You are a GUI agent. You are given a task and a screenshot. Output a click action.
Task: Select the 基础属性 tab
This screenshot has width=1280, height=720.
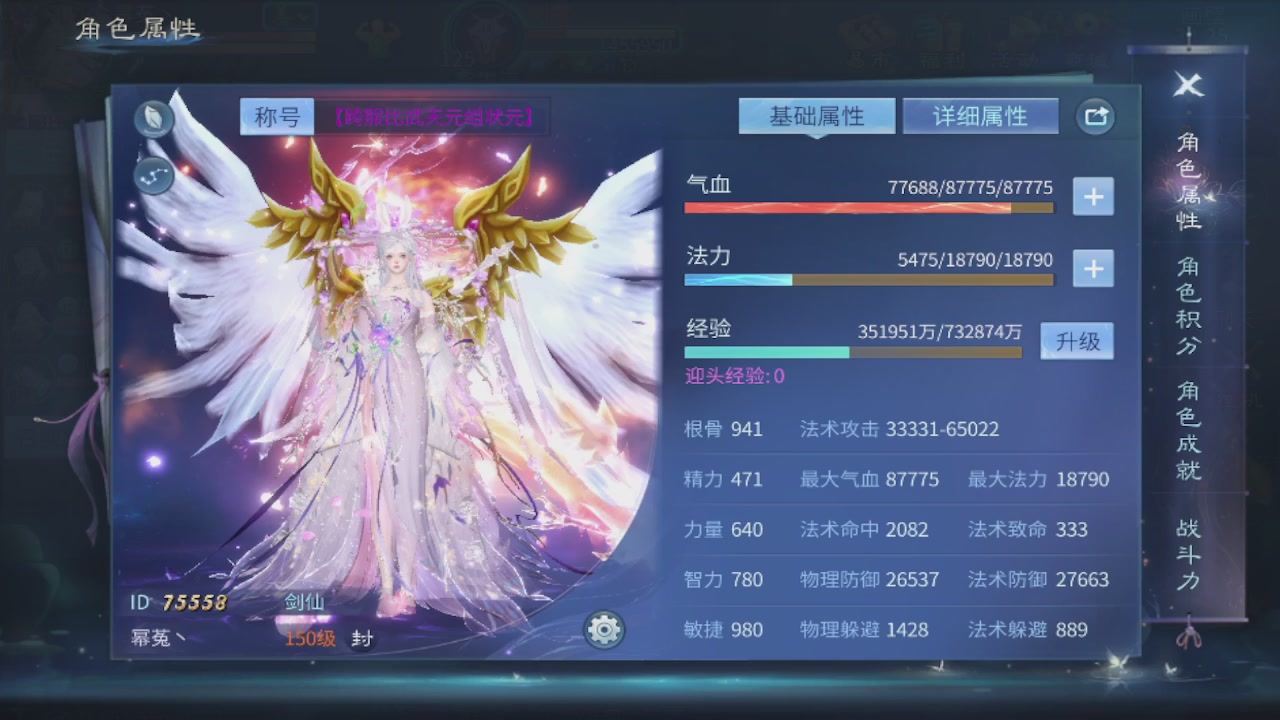click(x=817, y=115)
